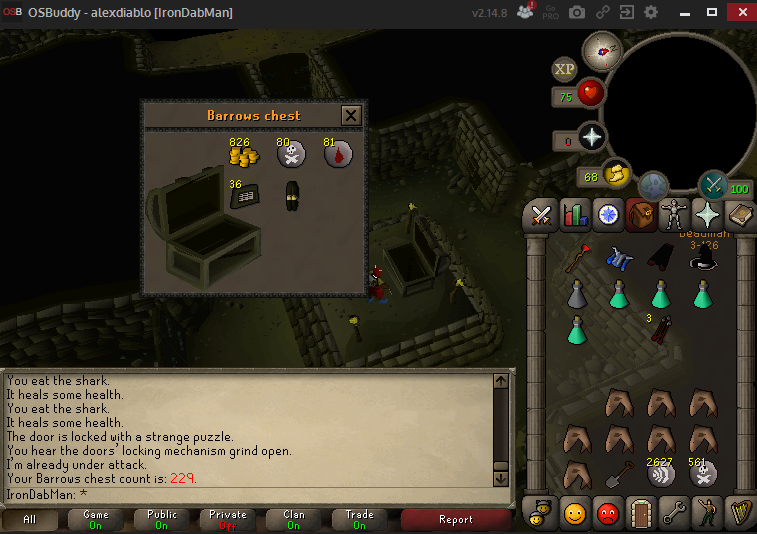Open the wrench settings tab

(x=673, y=514)
